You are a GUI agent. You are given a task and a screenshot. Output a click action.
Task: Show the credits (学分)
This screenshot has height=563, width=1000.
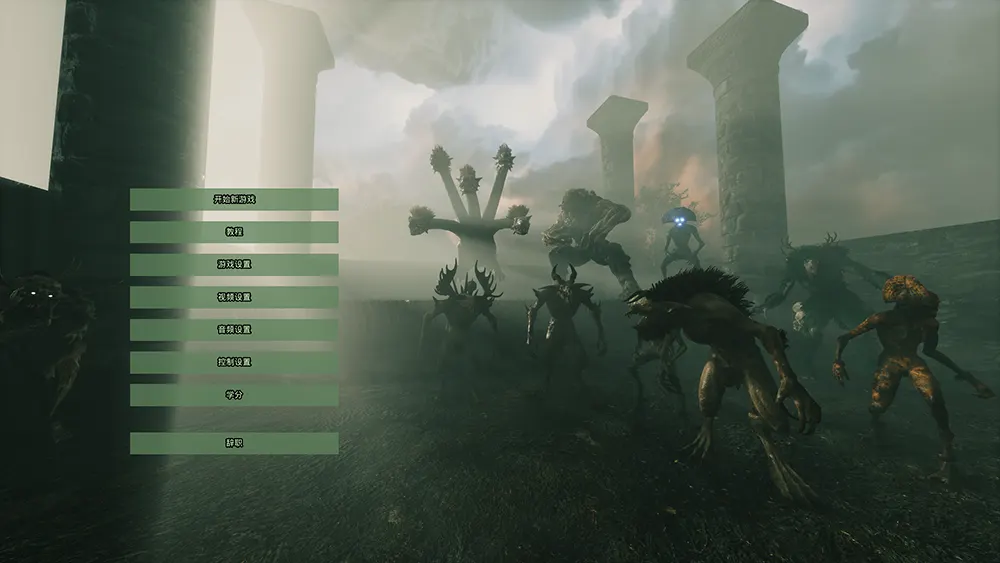click(234, 395)
